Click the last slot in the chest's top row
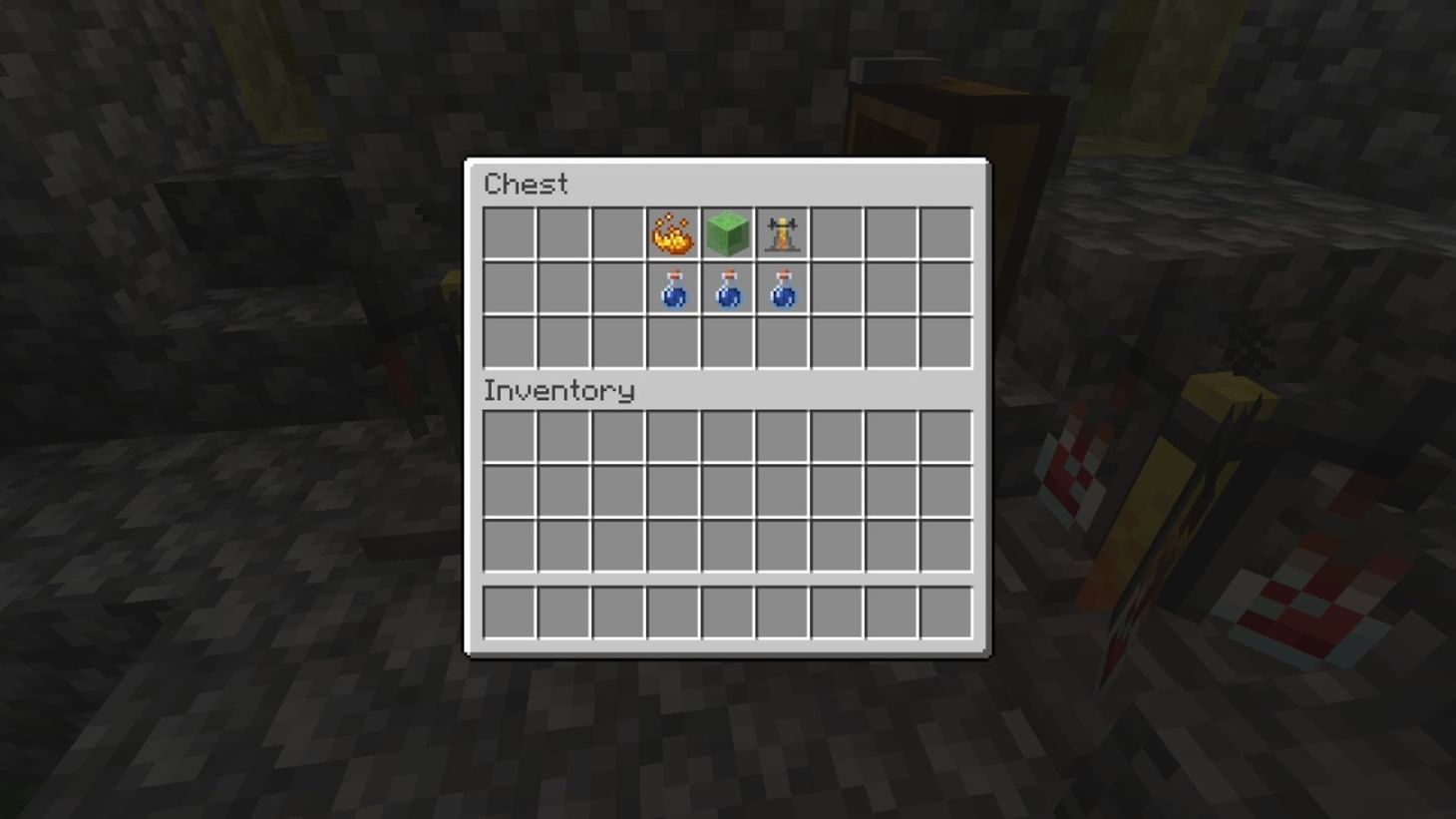 point(944,232)
